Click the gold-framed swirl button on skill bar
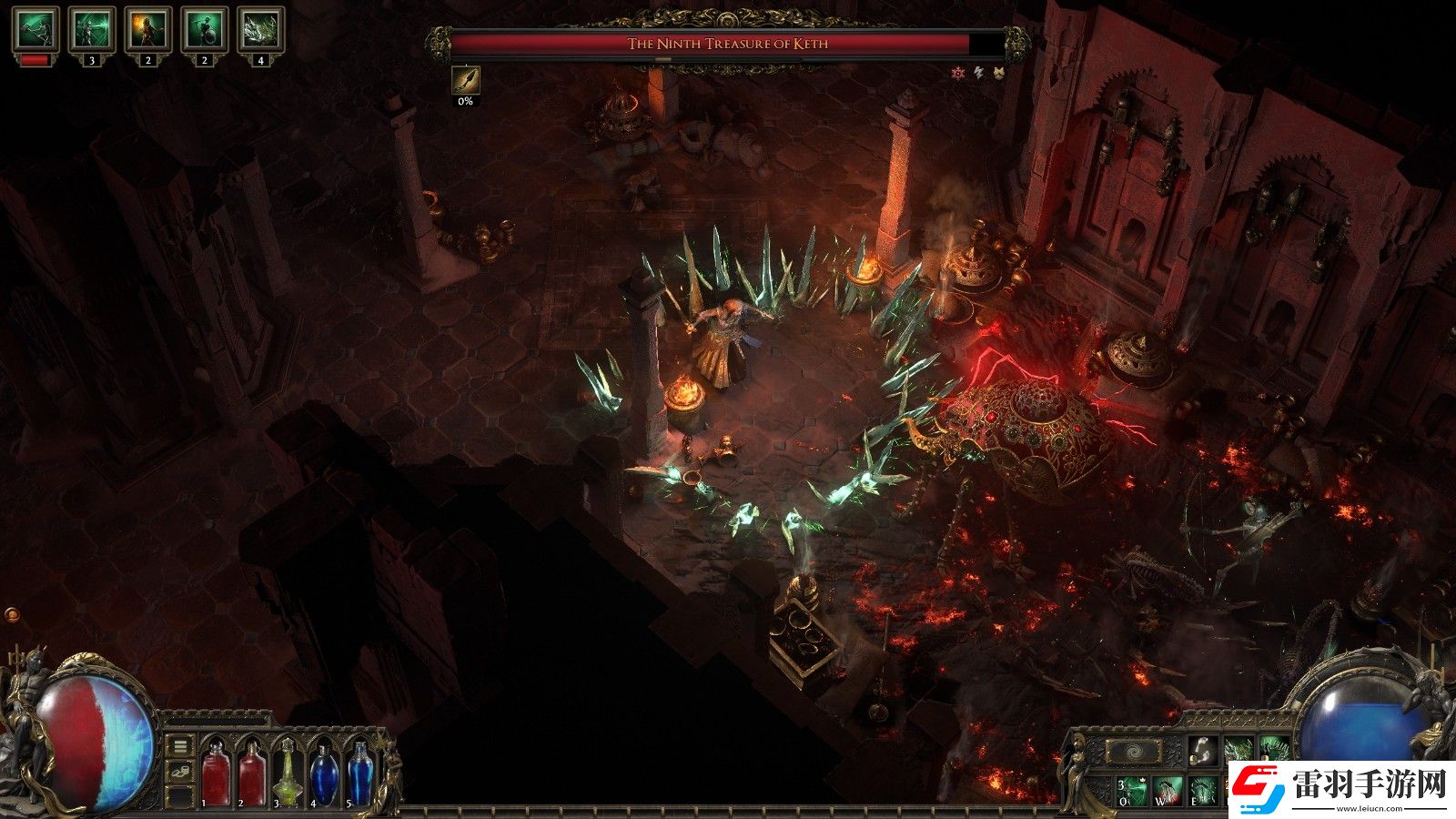Viewport: 1456px width, 819px height. [1133, 752]
